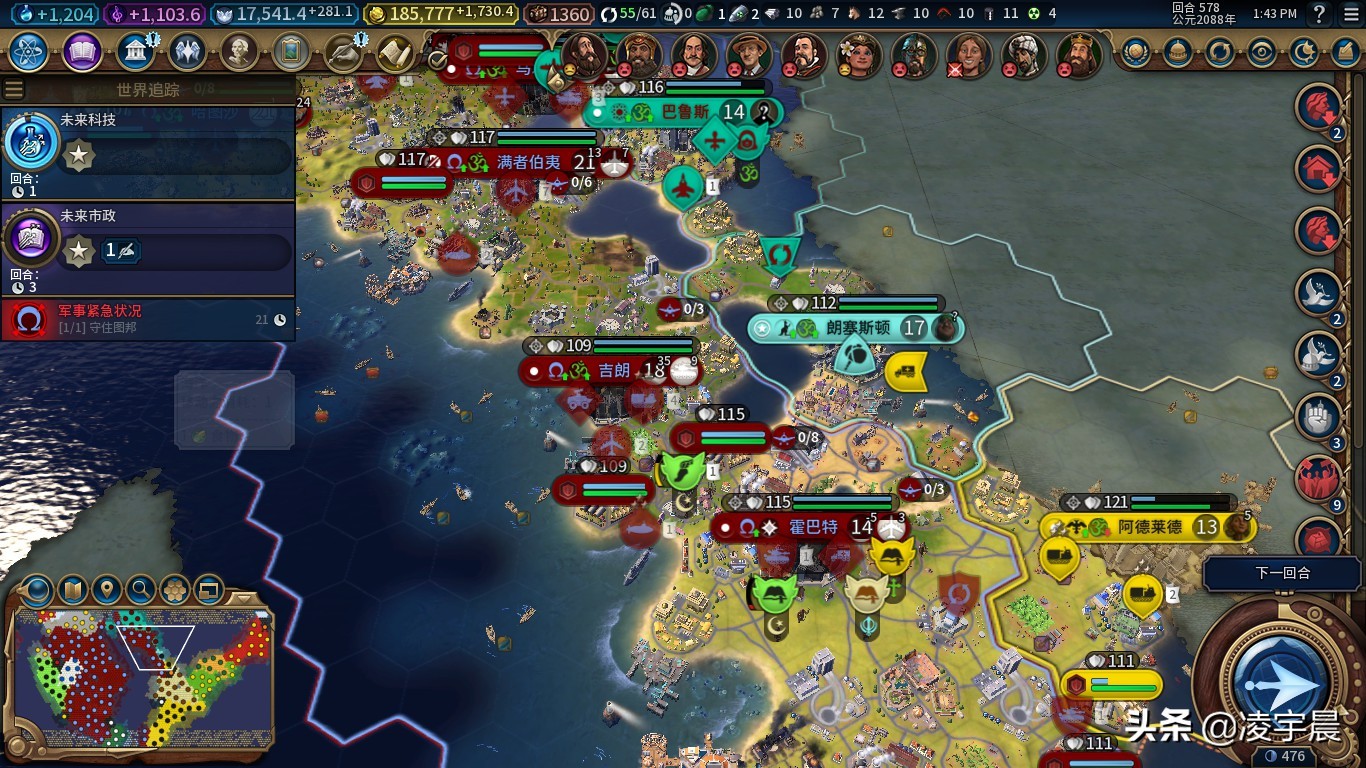
Task: View governments via the columned building icon
Action: (134, 52)
